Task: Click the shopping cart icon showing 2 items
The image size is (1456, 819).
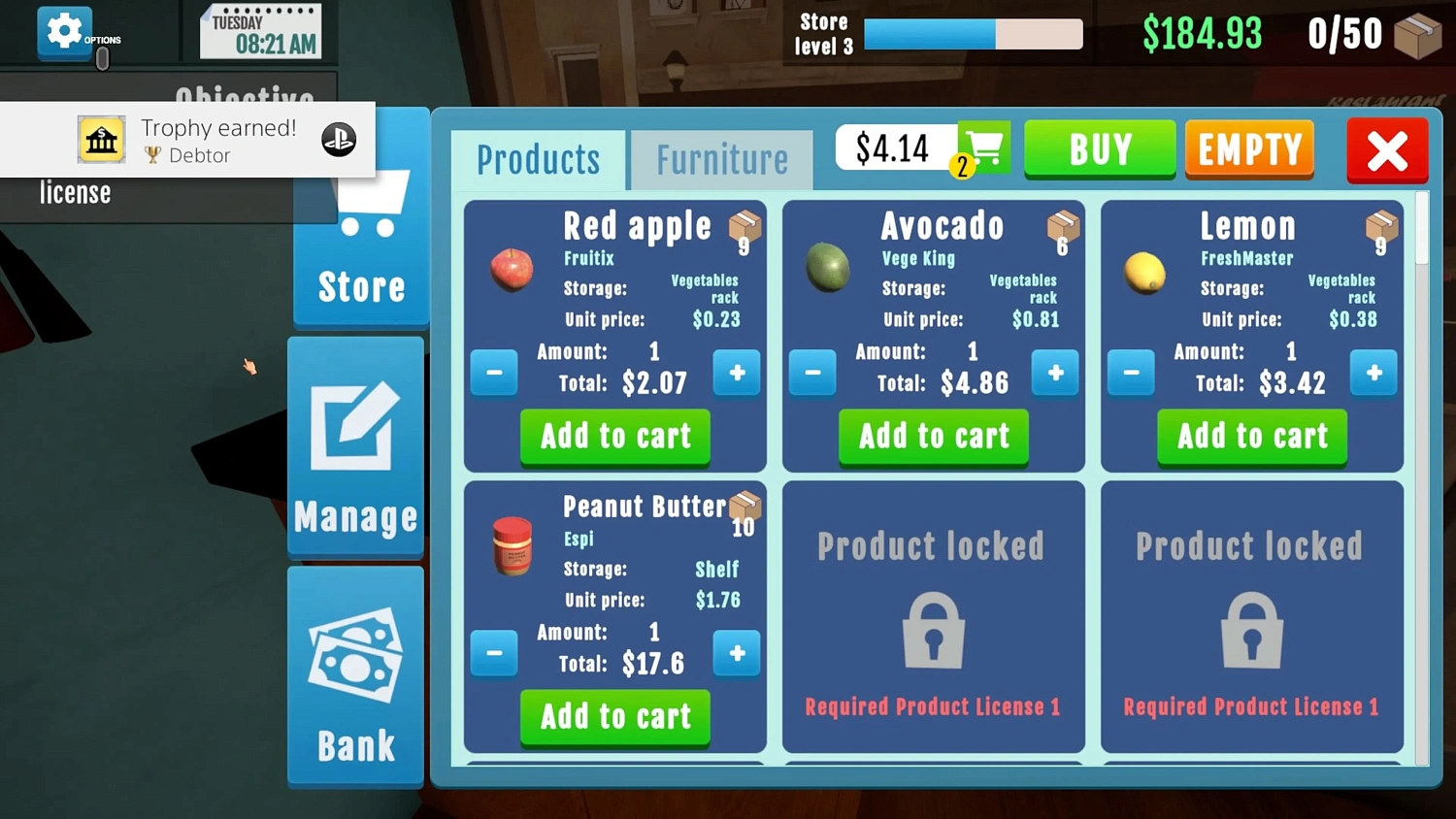Action: tap(983, 147)
